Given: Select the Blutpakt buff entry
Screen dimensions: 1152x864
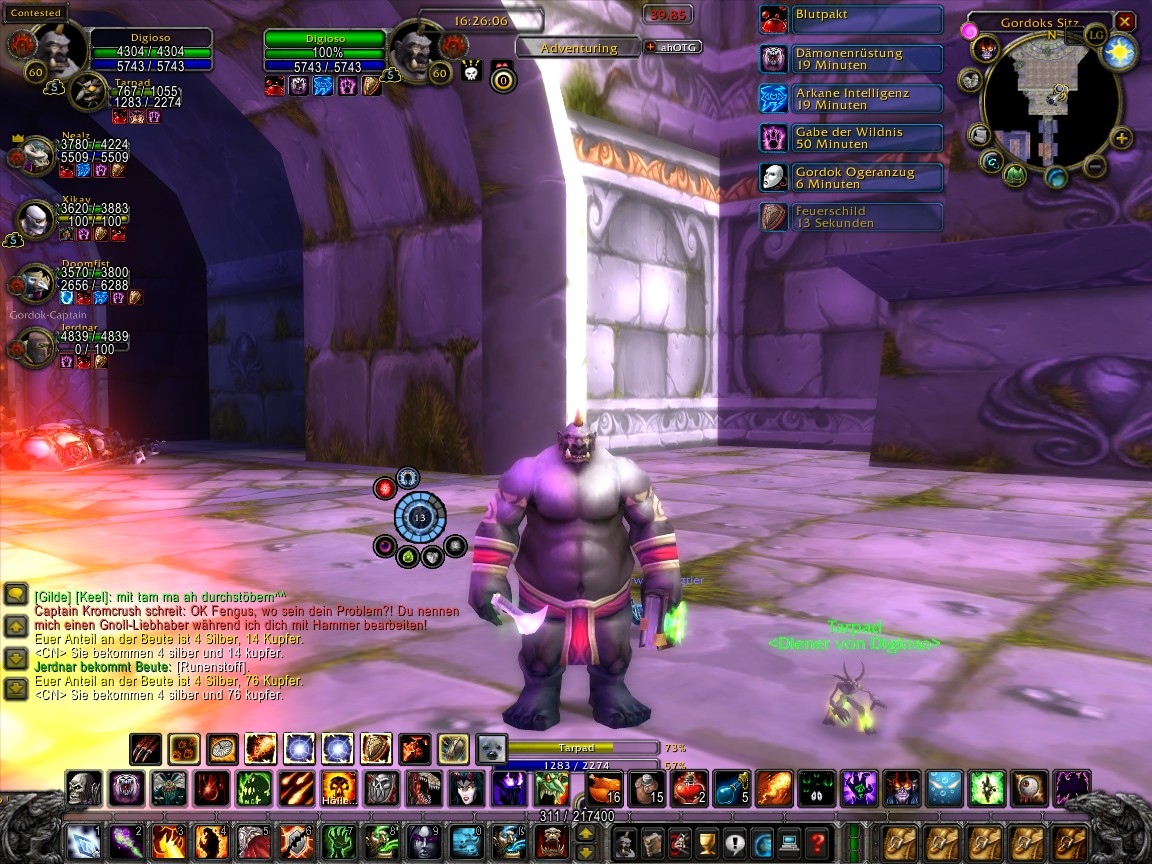Looking at the screenshot, I should [851, 19].
